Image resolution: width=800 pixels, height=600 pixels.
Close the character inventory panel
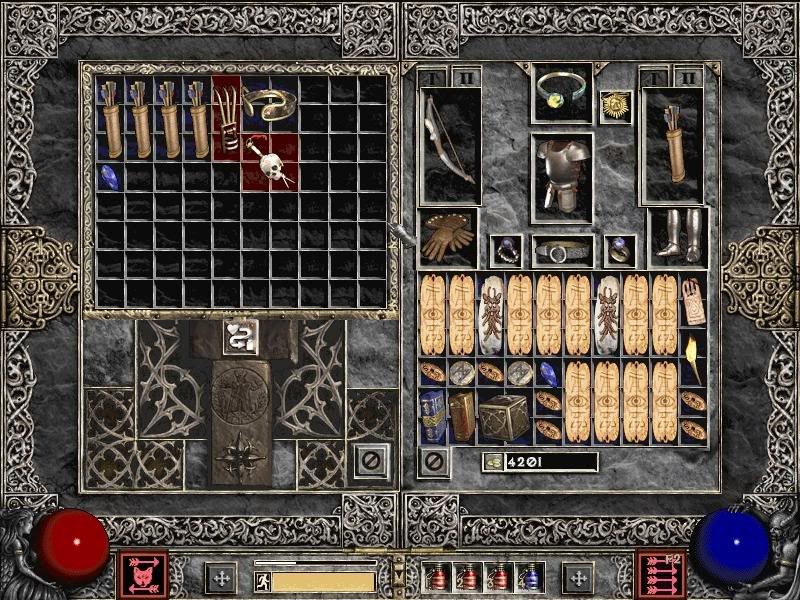click(x=434, y=462)
